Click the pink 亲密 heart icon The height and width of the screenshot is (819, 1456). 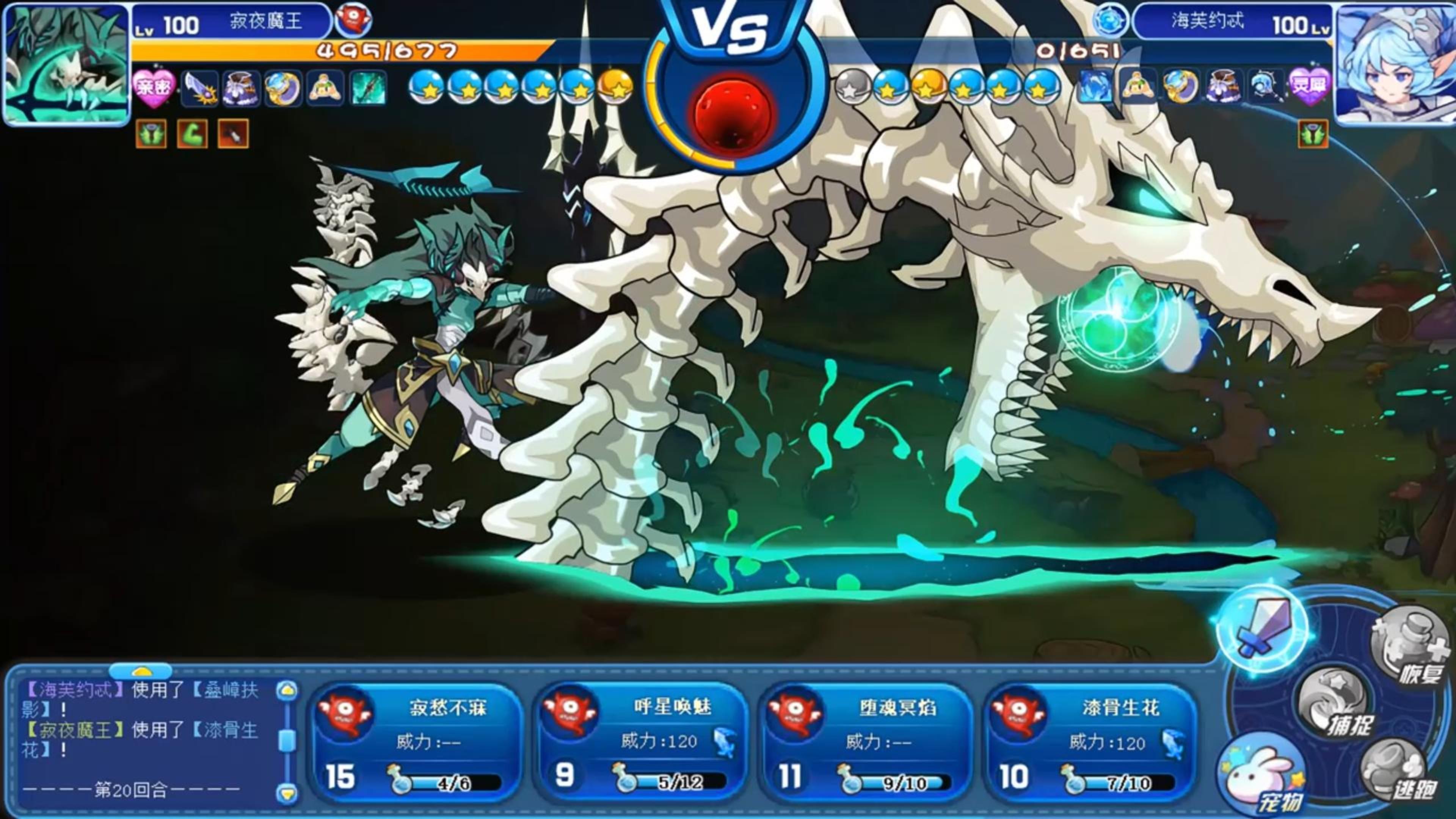click(154, 88)
